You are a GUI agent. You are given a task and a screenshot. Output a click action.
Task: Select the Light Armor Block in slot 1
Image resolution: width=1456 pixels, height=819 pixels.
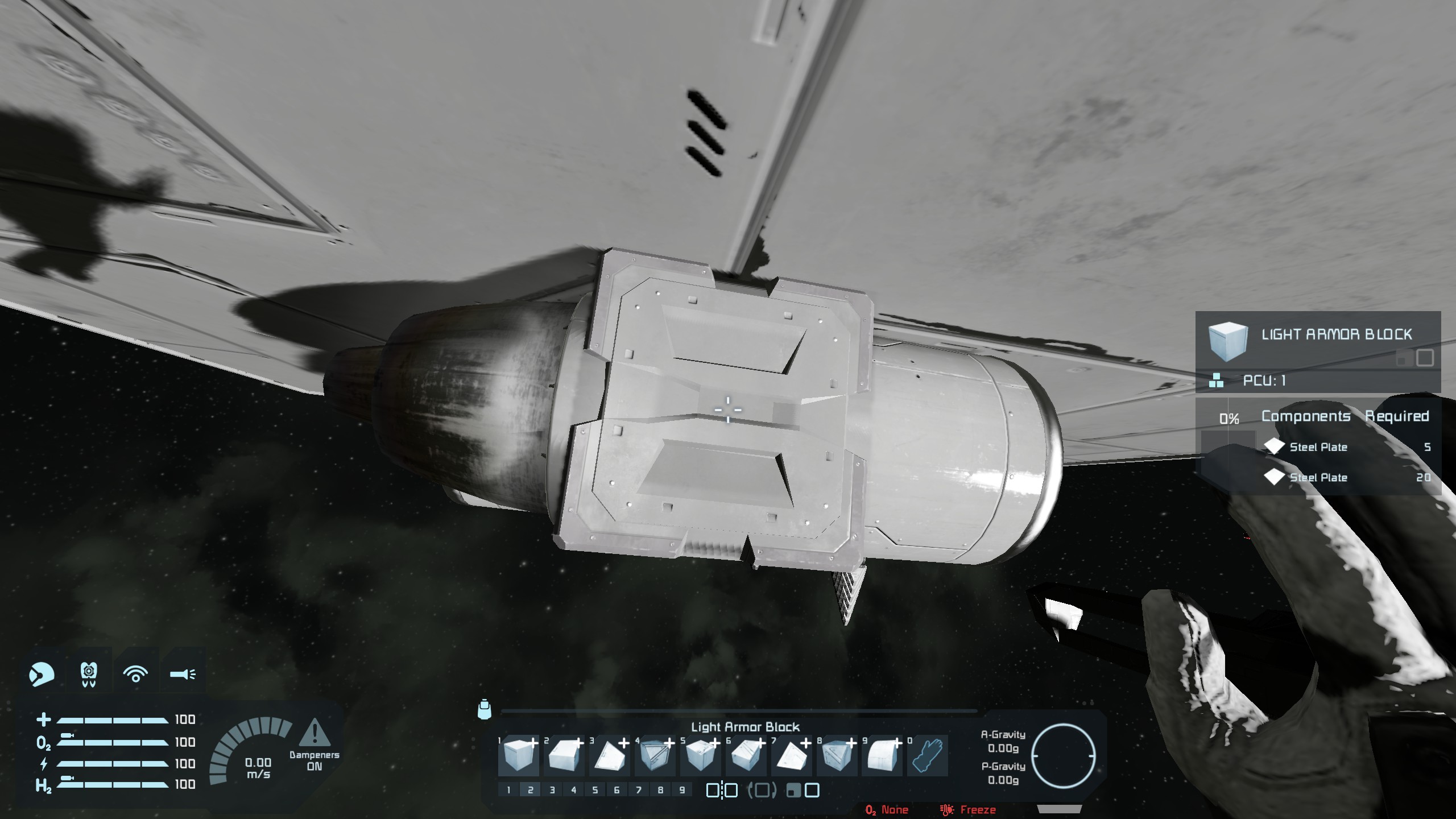[x=518, y=756]
